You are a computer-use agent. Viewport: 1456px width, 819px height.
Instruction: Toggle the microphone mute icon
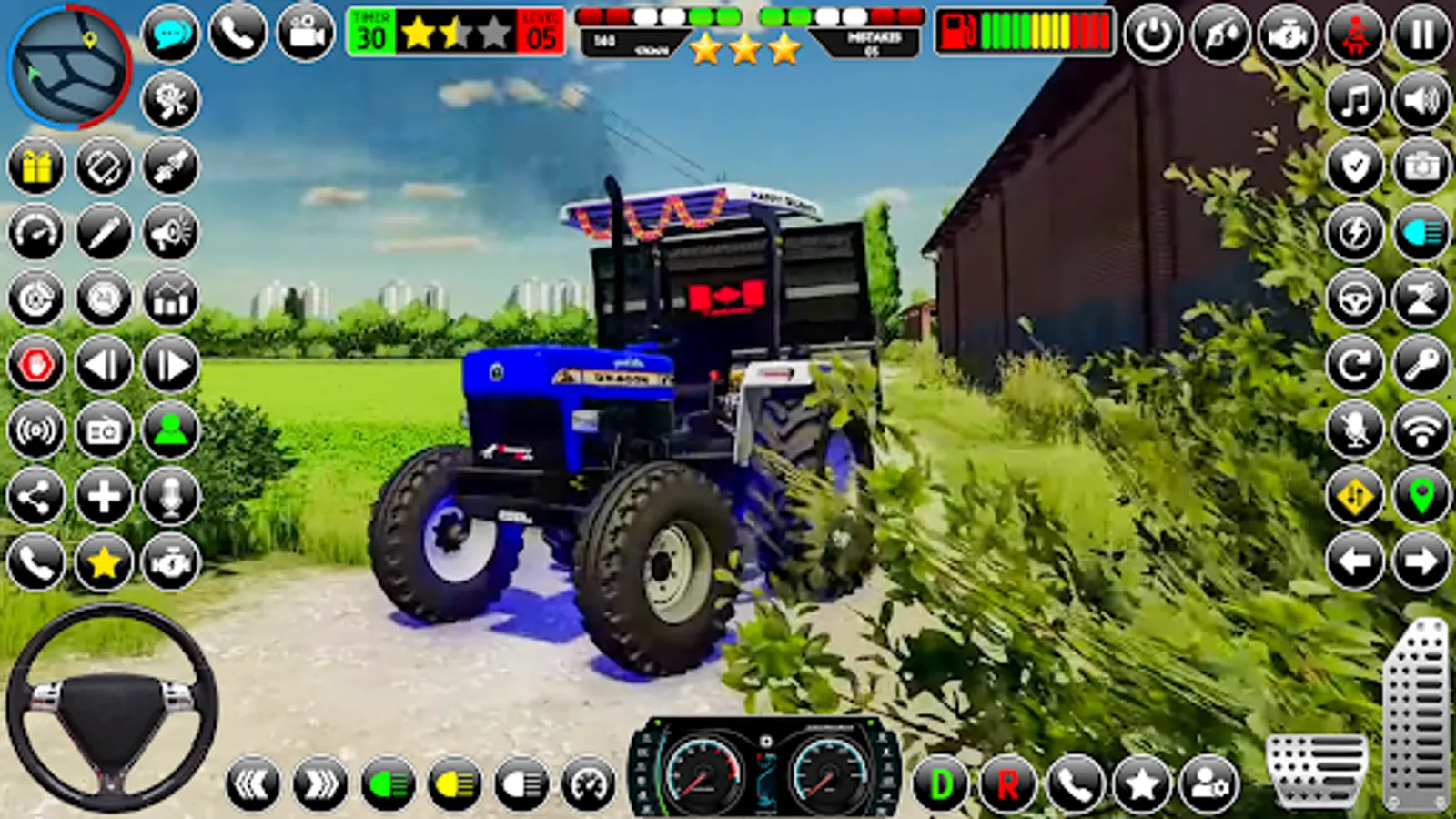coord(1356,428)
